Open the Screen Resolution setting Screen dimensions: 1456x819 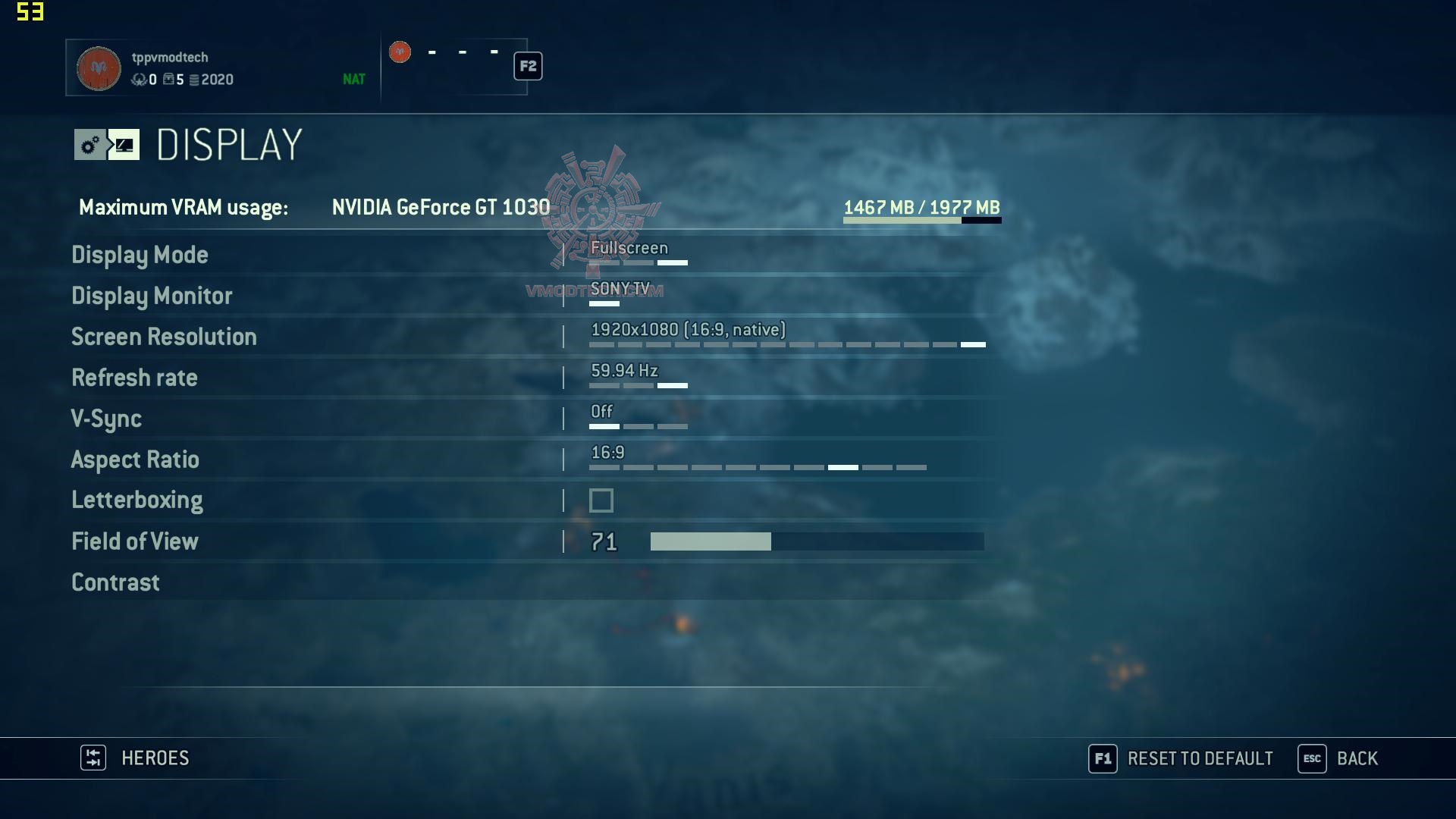164,337
